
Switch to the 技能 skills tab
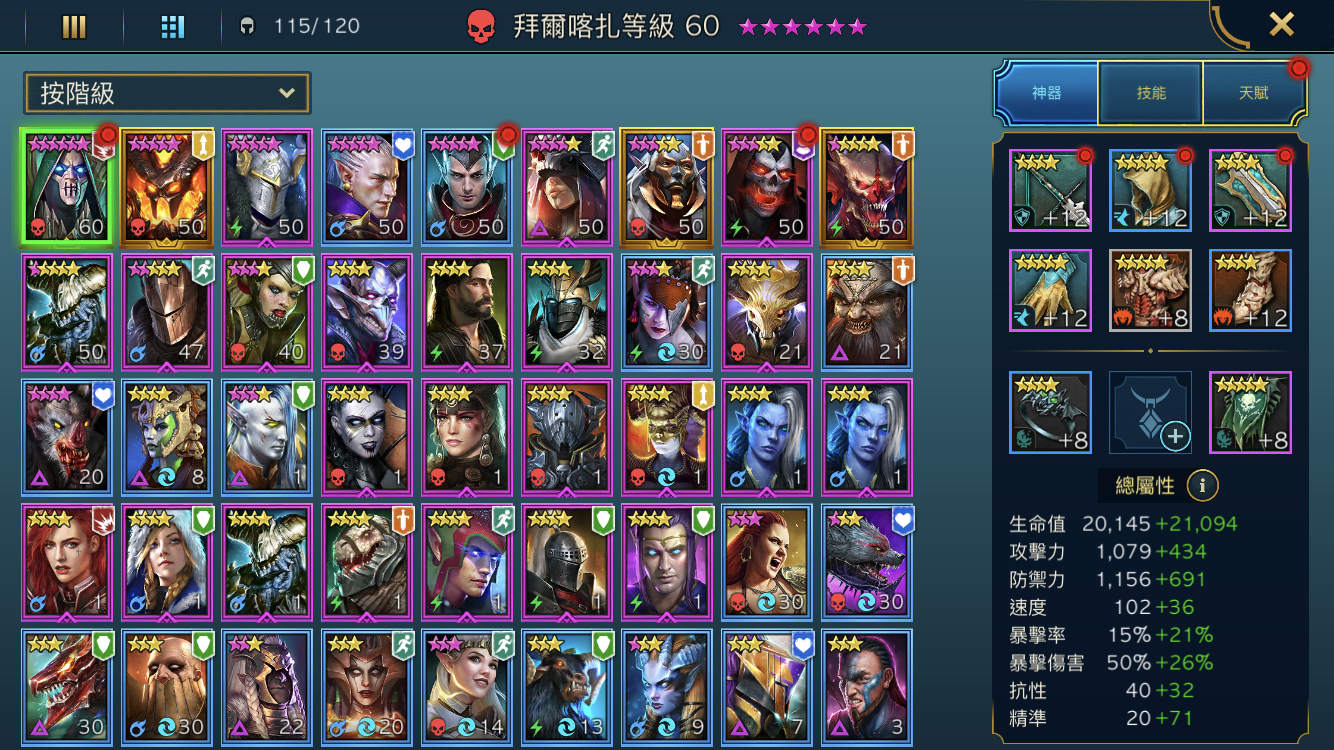1150,91
